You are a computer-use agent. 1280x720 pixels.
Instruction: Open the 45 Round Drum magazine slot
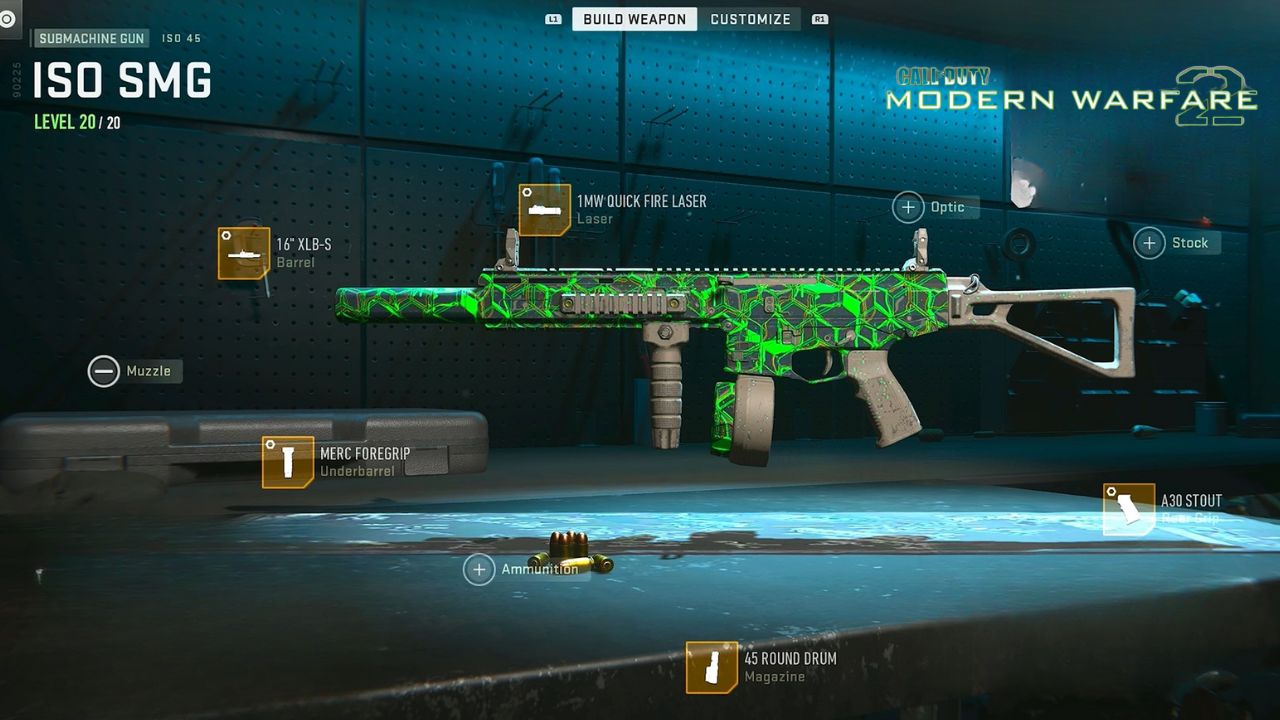(x=712, y=667)
